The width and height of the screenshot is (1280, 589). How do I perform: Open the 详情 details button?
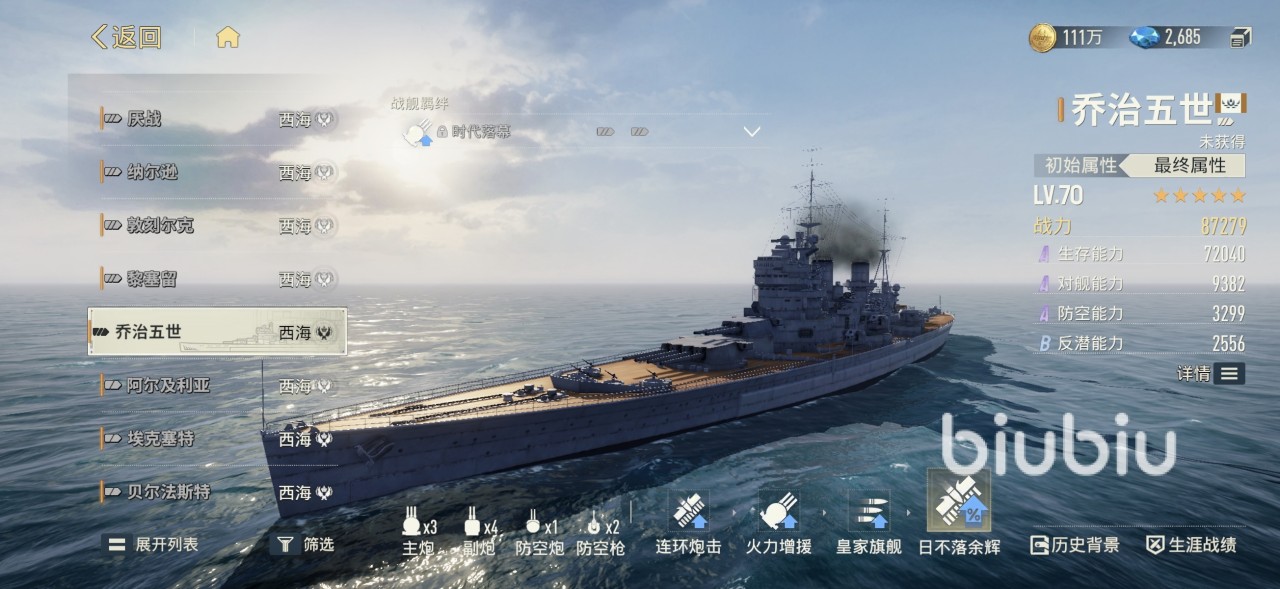1211,373
